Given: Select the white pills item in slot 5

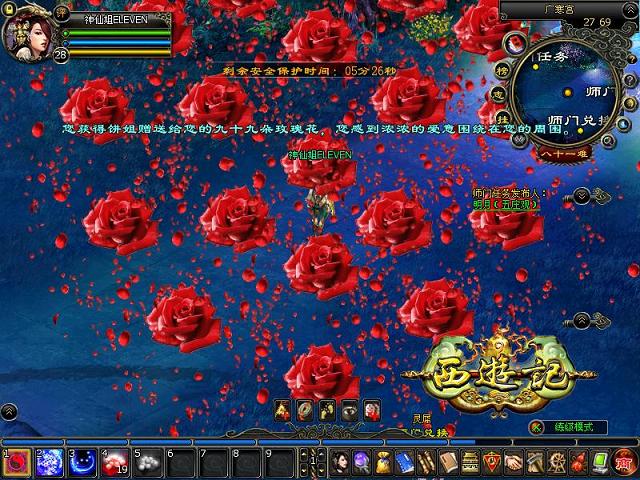Looking at the screenshot, I should [148, 462].
